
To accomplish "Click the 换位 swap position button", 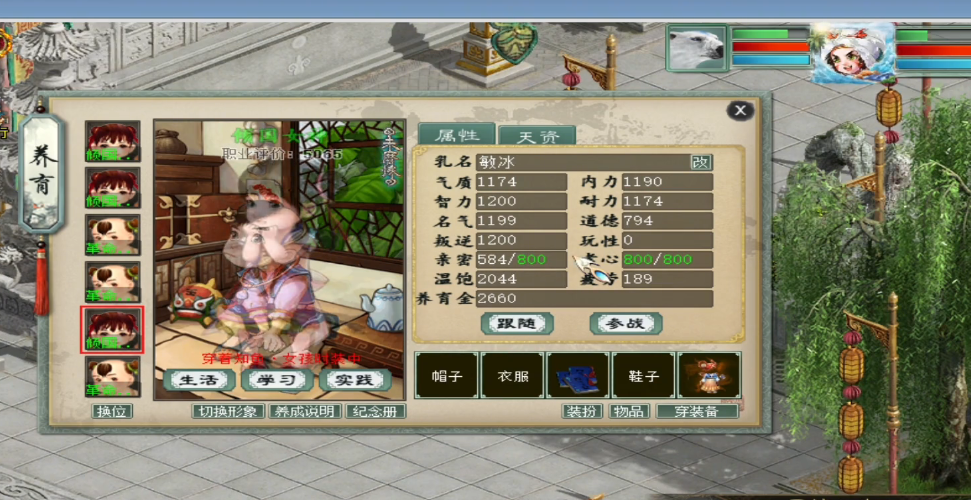I will (113, 411).
